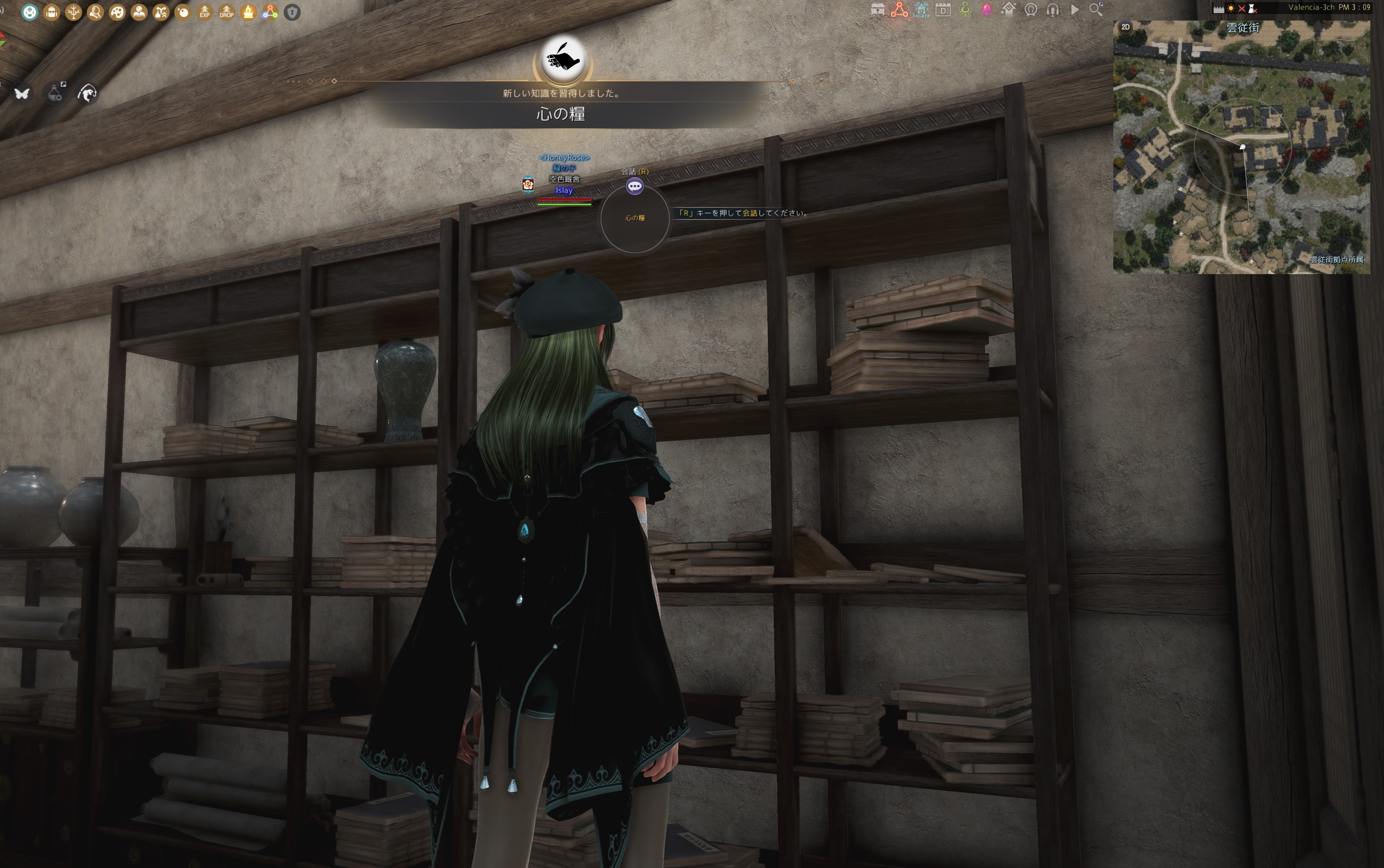Click the EXP buff icon
The image size is (1384, 868).
pos(205,12)
